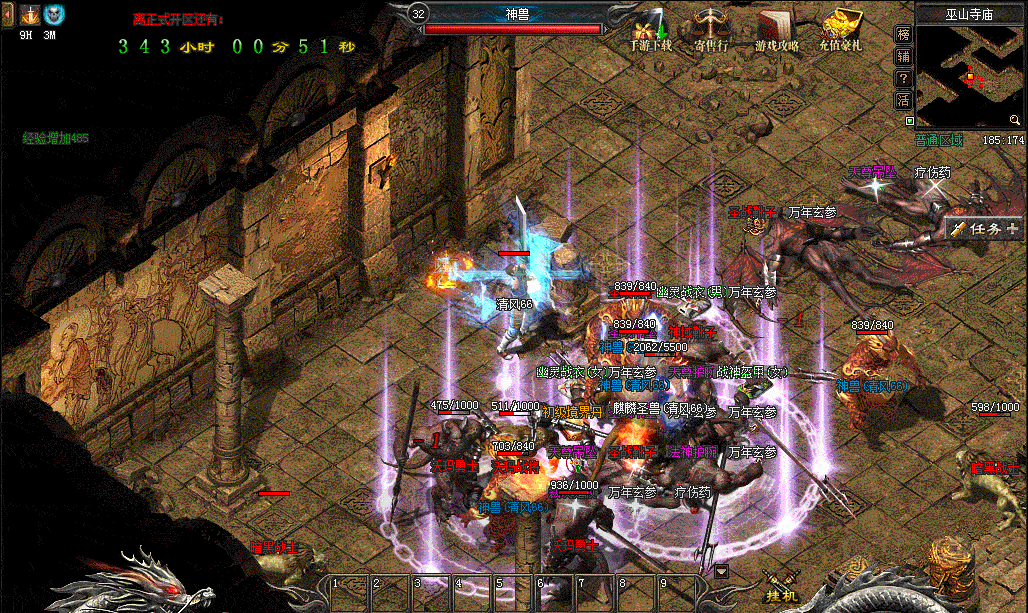Start 挂机 auto-battle mode
The height and width of the screenshot is (613, 1028).
pos(780,587)
